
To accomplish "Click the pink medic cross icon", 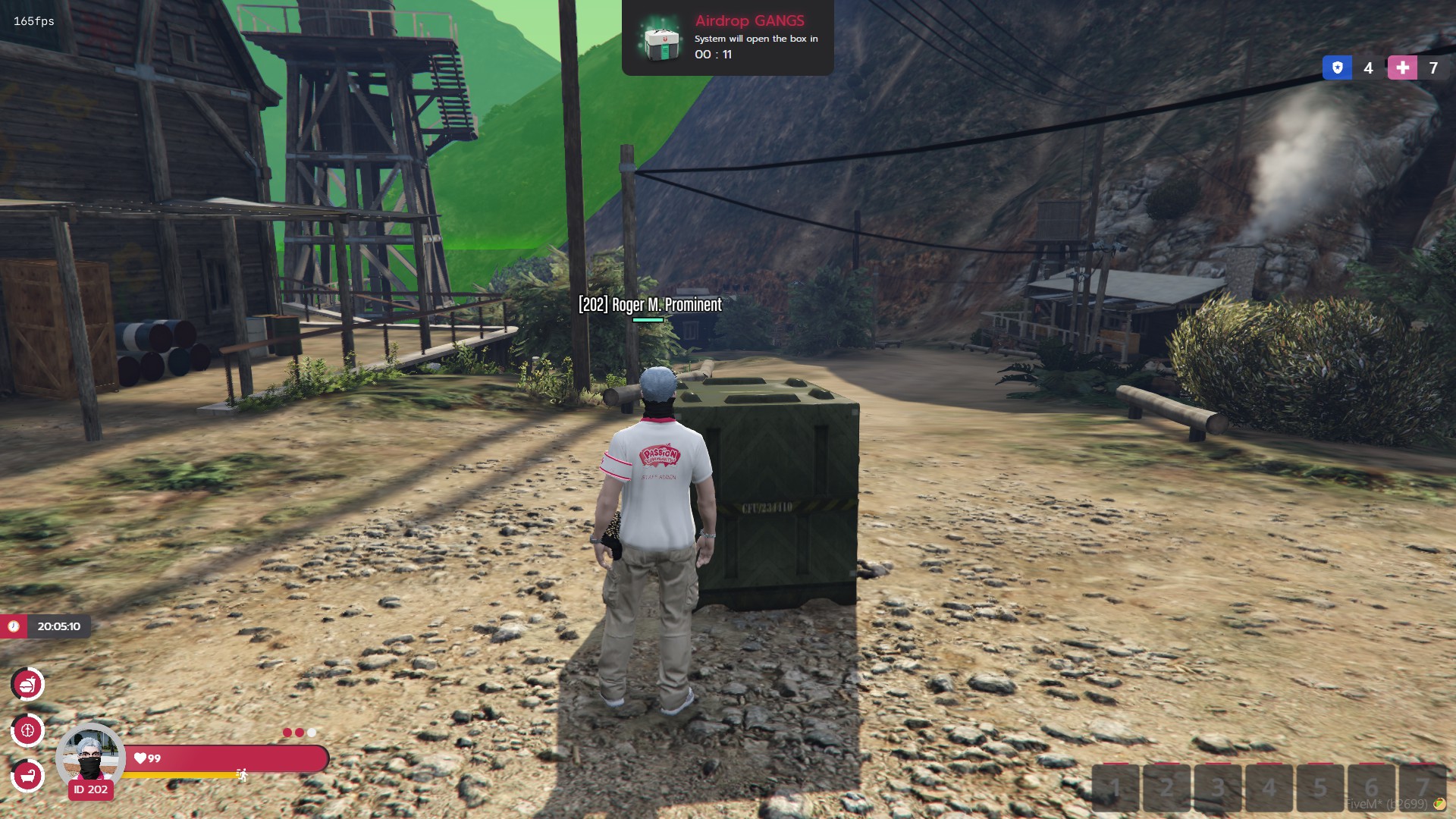I will pyautogui.click(x=1402, y=68).
